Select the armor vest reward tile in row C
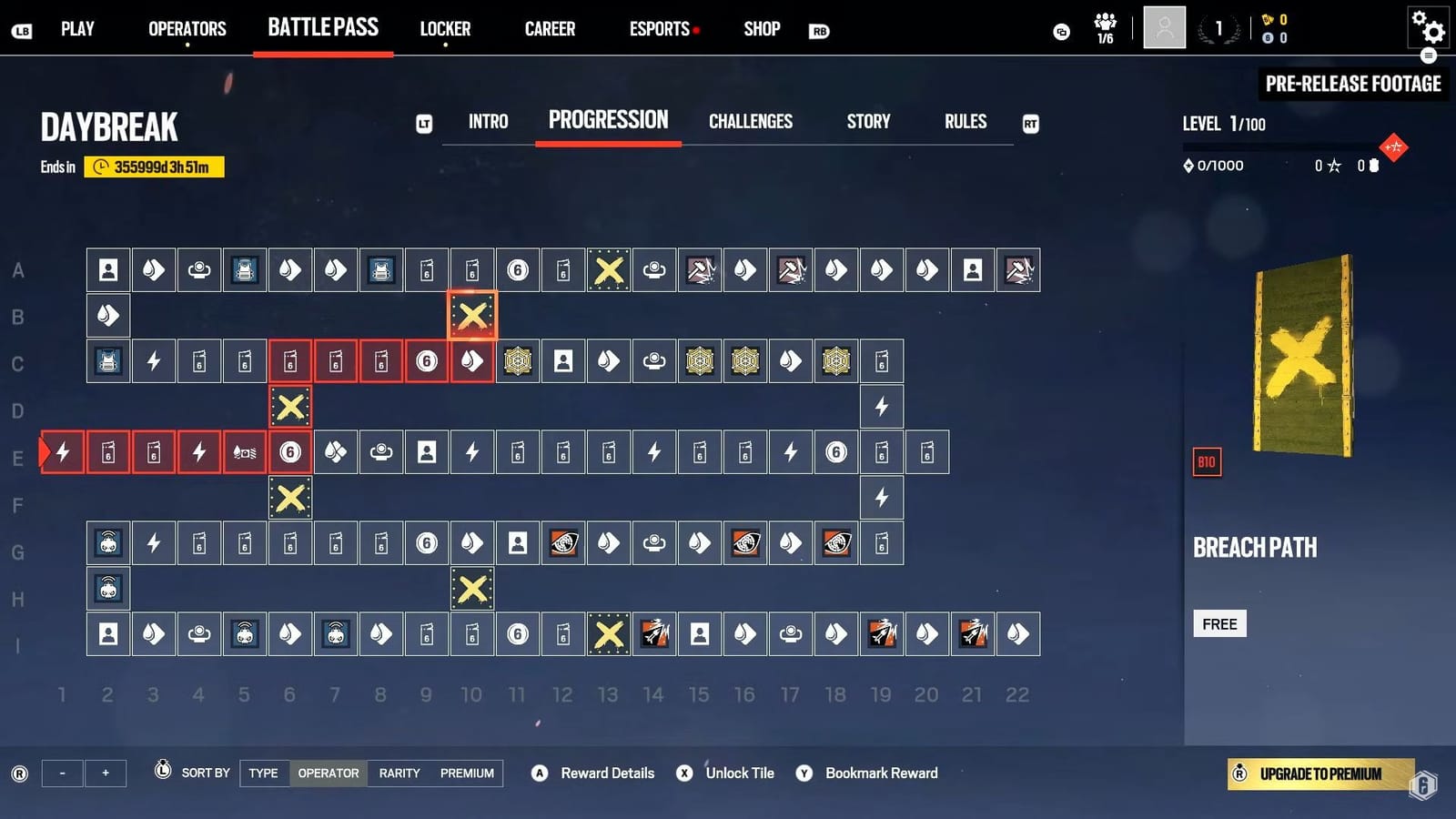 click(107, 361)
